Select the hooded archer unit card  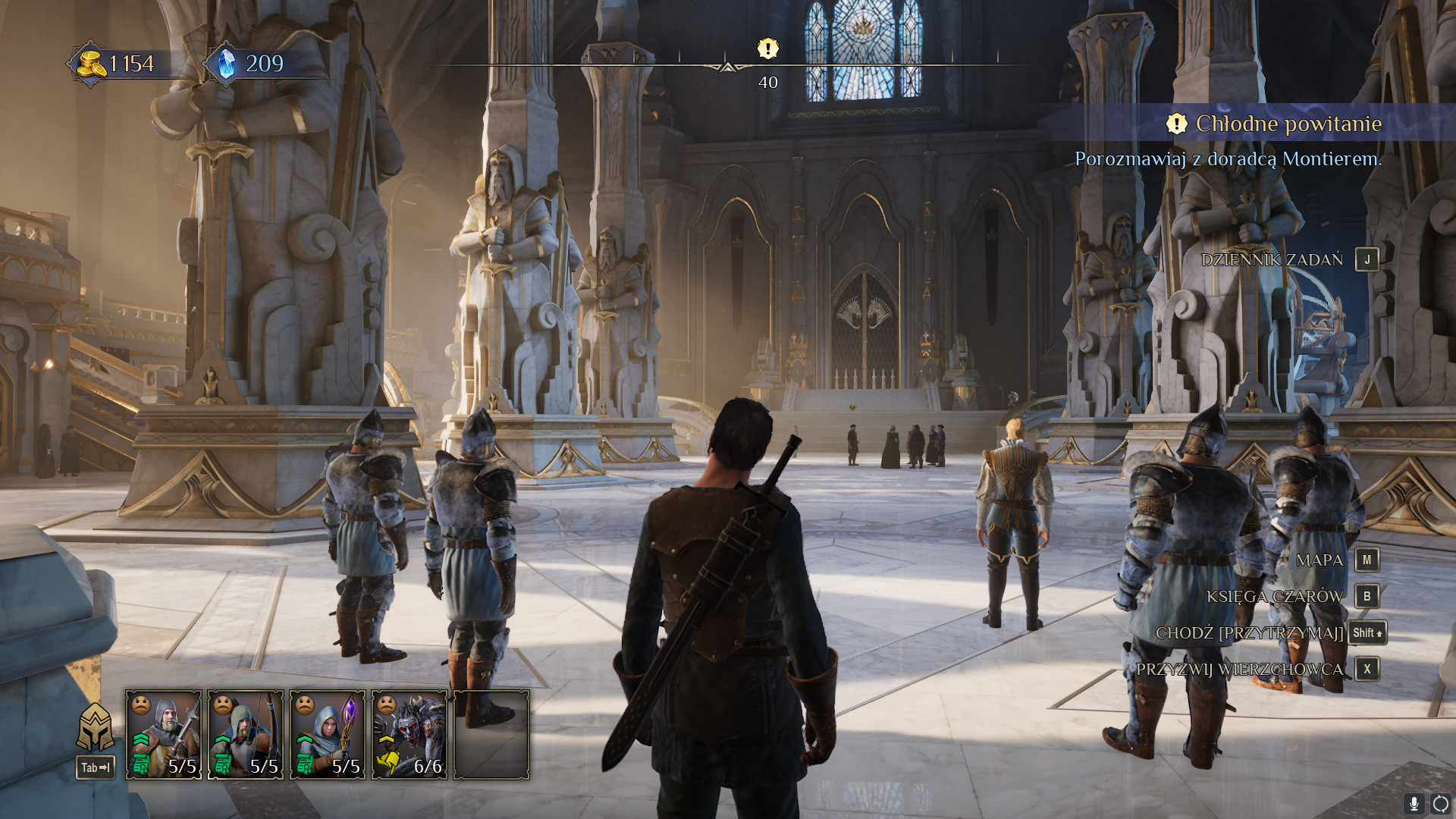[x=246, y=734]
